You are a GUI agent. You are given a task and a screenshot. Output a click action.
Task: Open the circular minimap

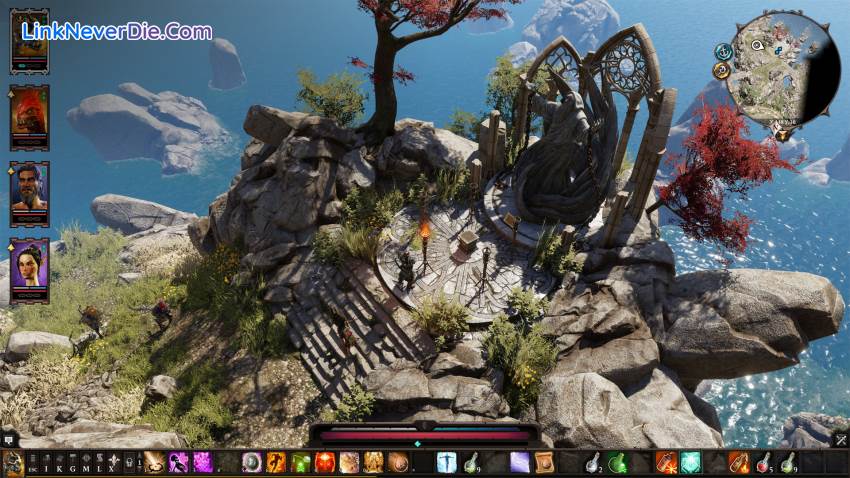click(x=782, y=66)
